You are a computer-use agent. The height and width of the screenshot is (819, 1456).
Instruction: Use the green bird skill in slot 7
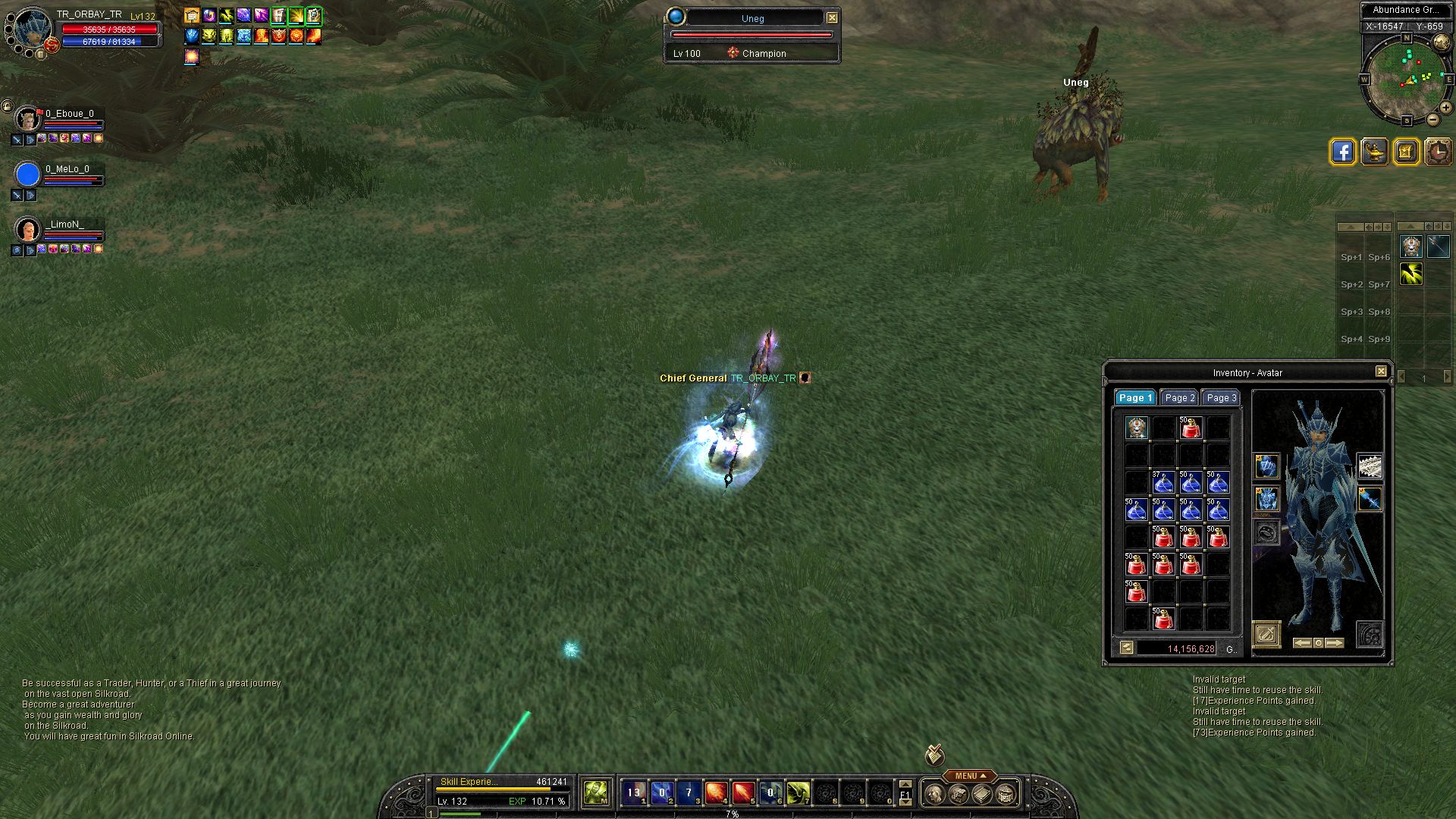[x=798, y=793]
